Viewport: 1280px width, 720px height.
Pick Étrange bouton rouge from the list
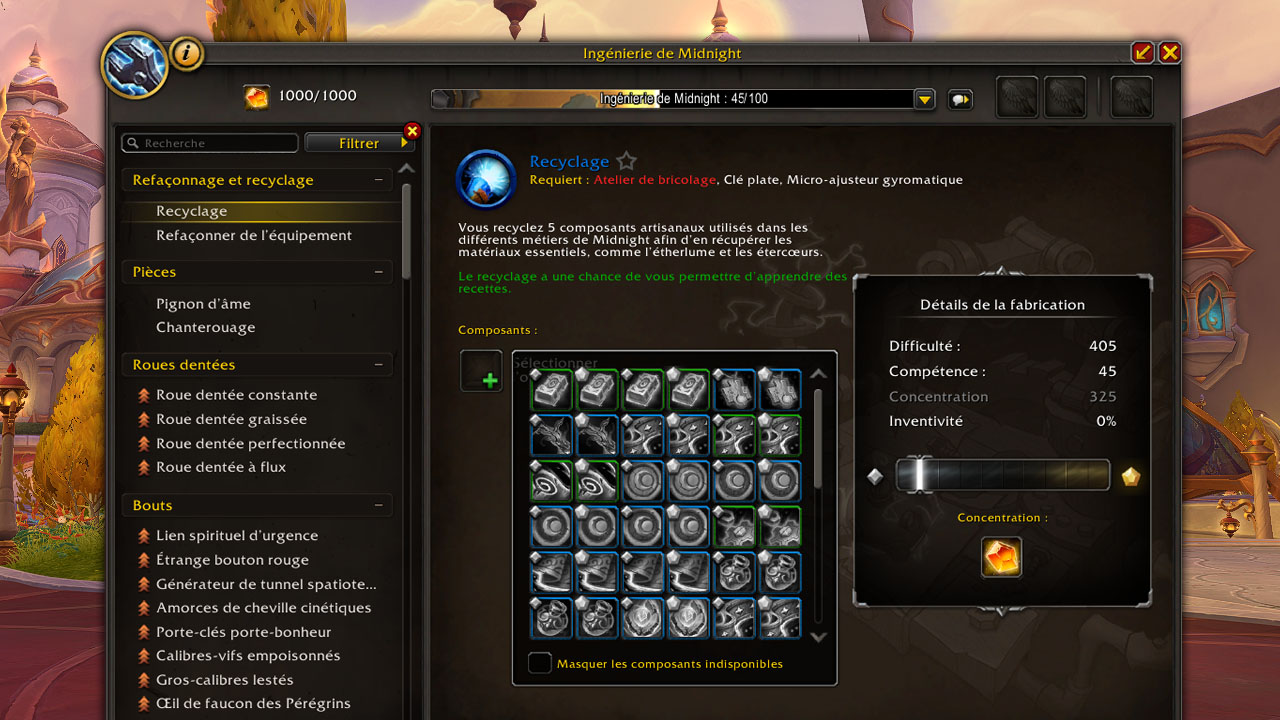click(x=232, y=560)
